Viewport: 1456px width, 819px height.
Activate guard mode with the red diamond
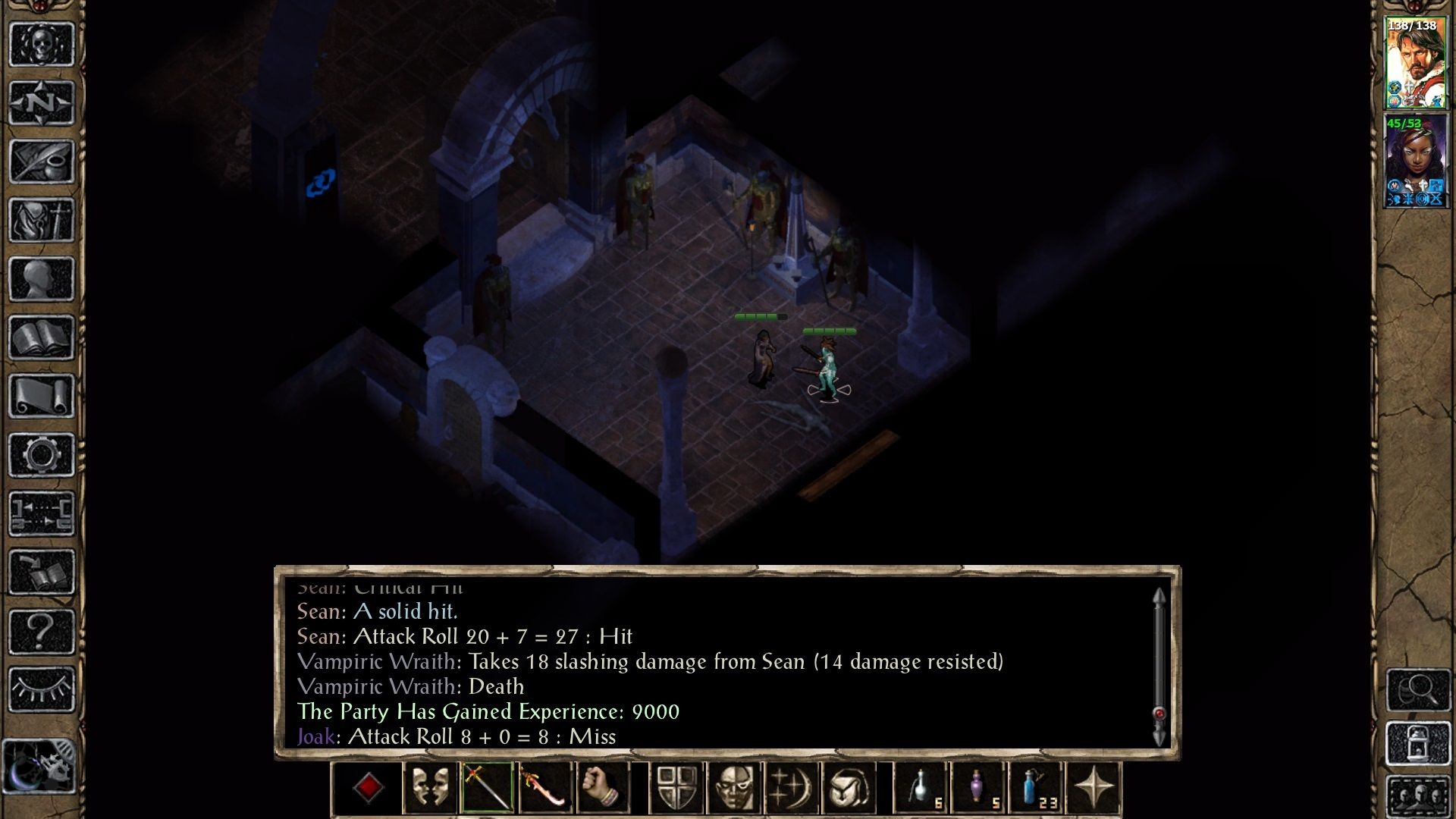pyautogui.click(x=369, y=786)
